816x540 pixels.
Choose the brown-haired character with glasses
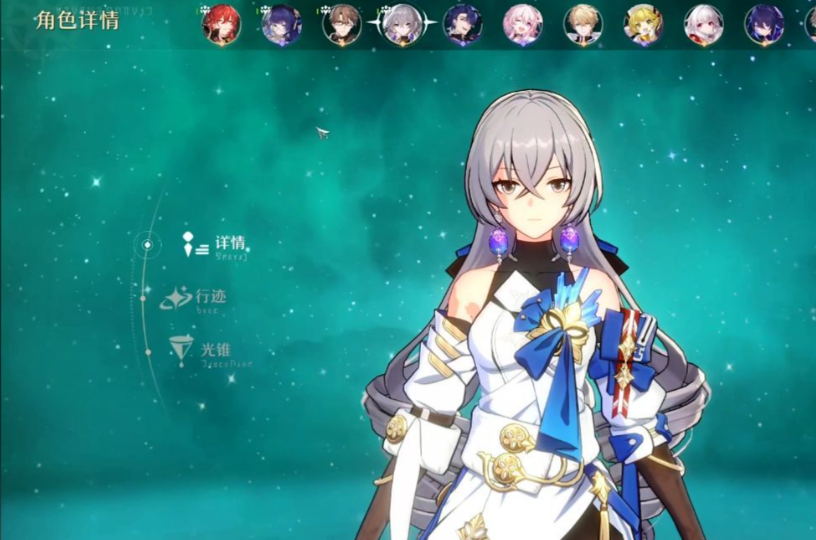pos(342,24)
